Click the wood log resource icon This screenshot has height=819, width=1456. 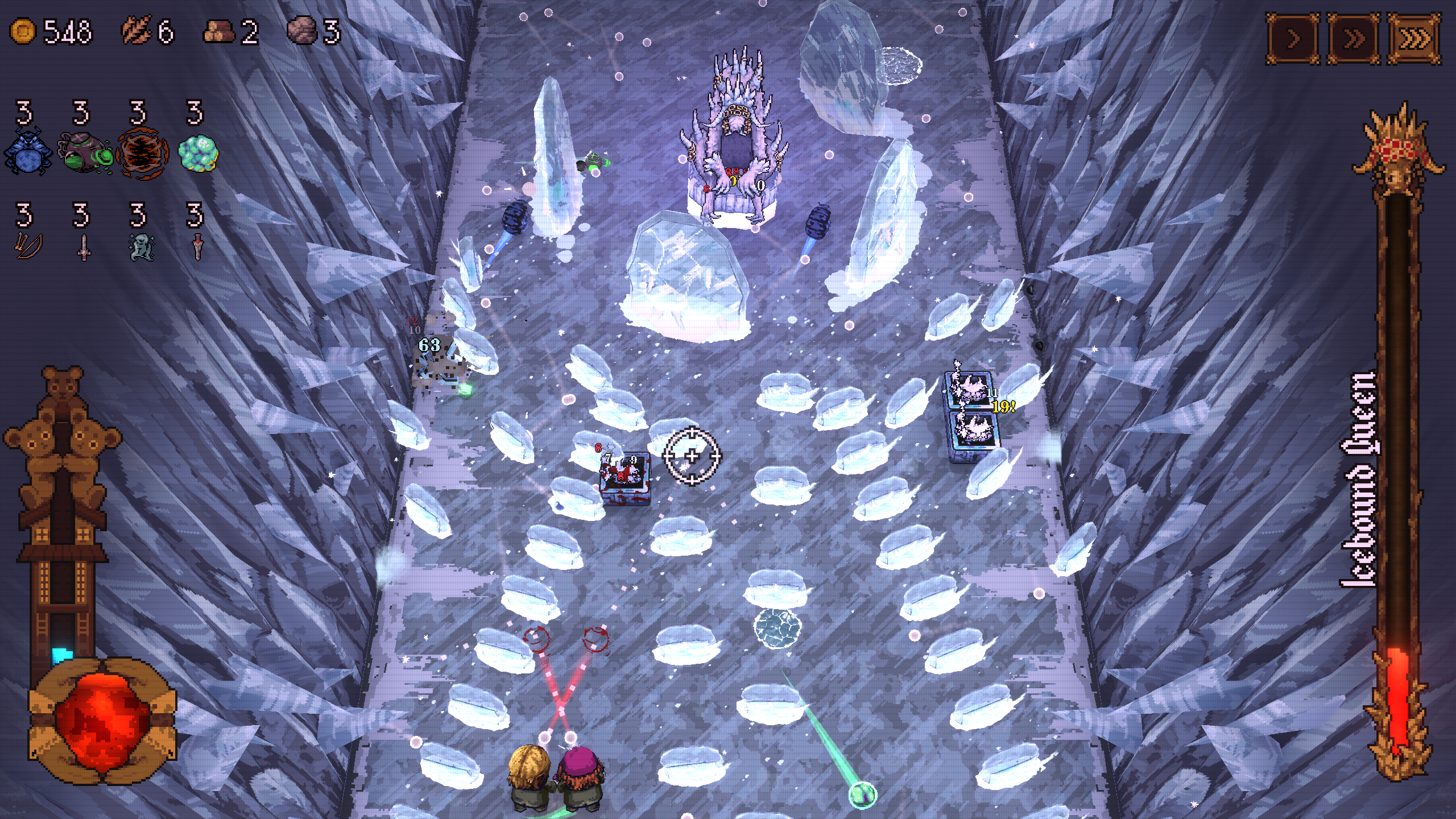(218, 32)
